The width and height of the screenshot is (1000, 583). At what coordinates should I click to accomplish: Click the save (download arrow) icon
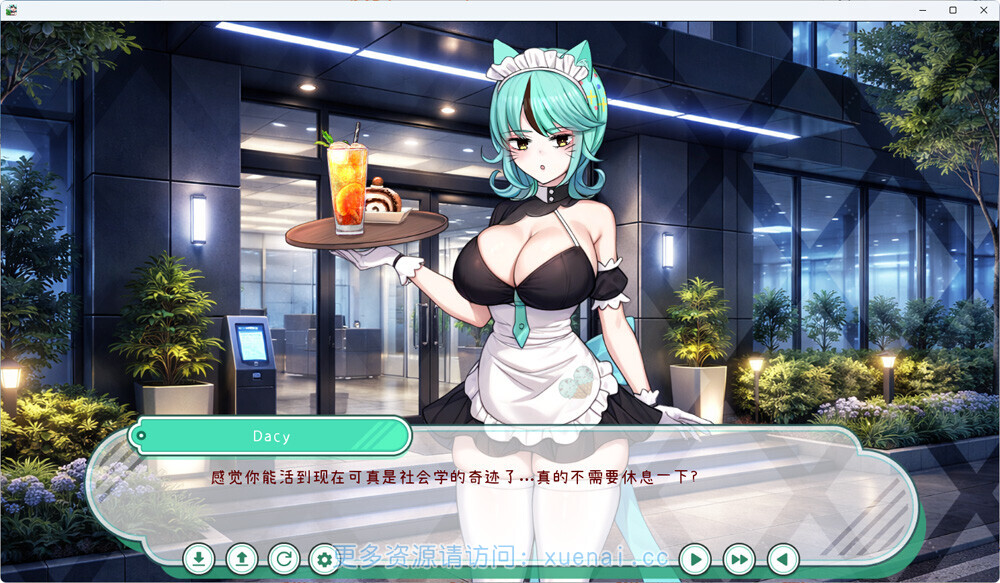click(x=199, y=559)
